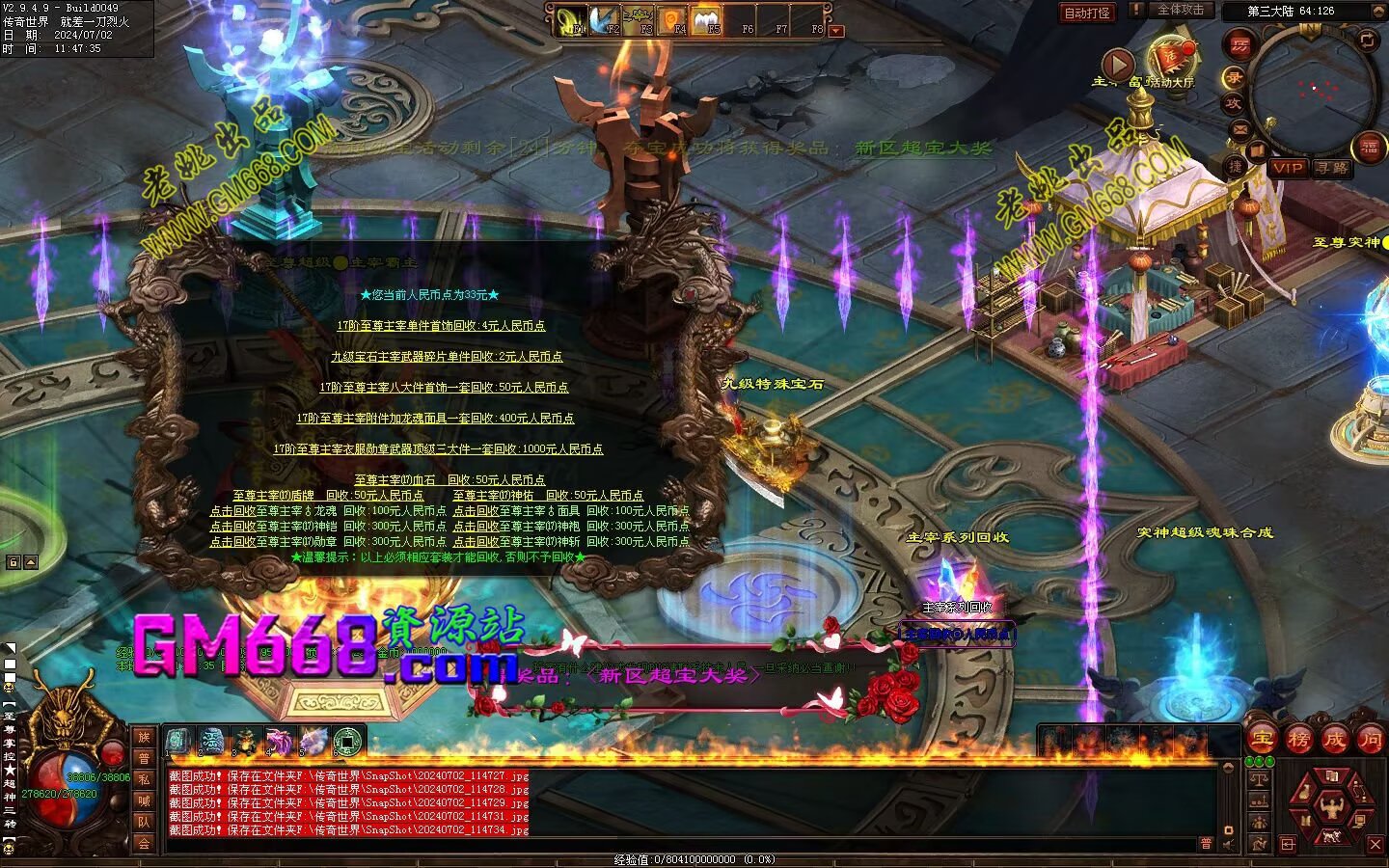Click the mail envelope icon beside minimap
Image resolution: width=1389 pixels, height=868 pixels.
point(1239,128)
